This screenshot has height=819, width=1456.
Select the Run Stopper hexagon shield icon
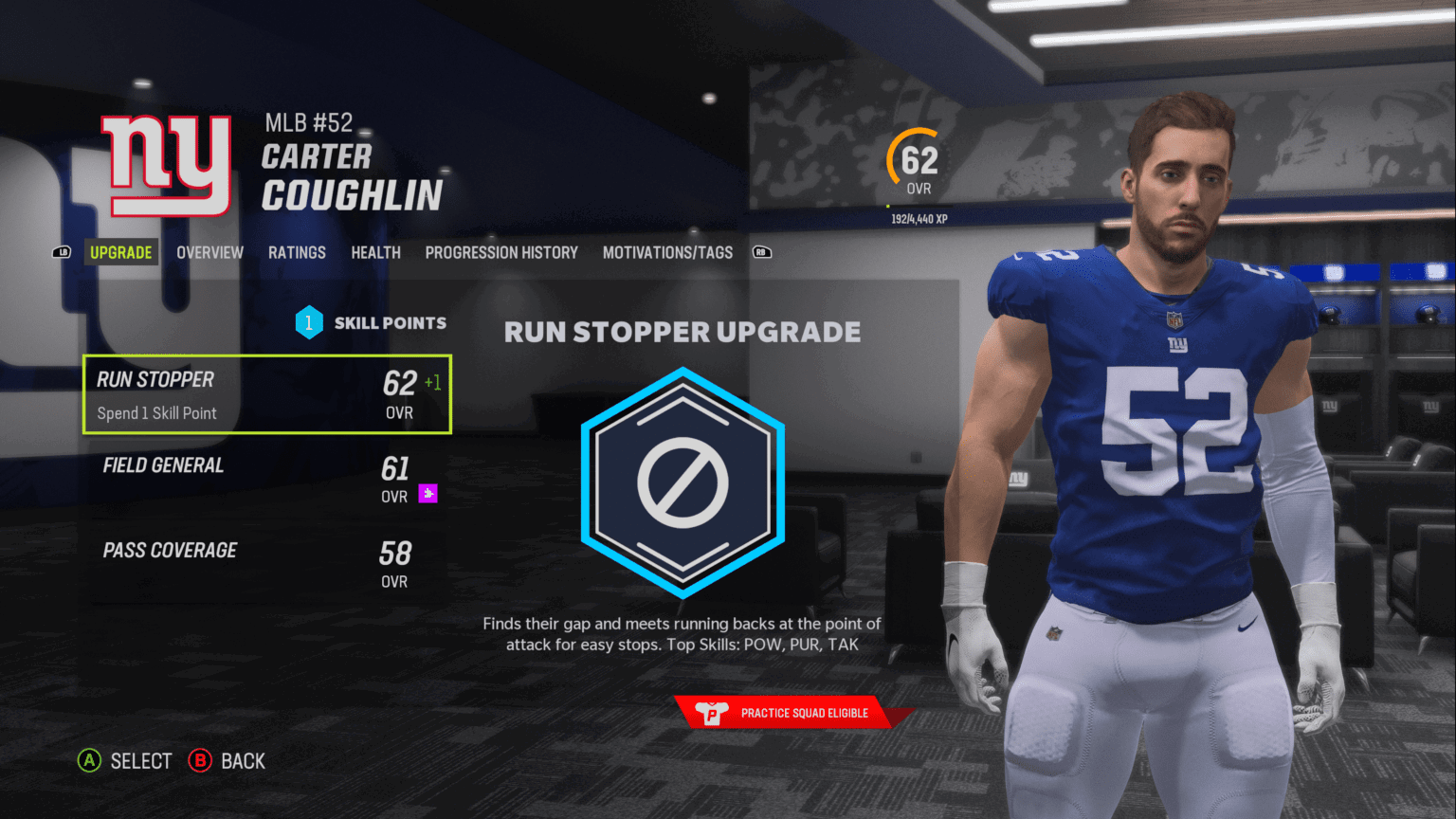click(682, 483)
